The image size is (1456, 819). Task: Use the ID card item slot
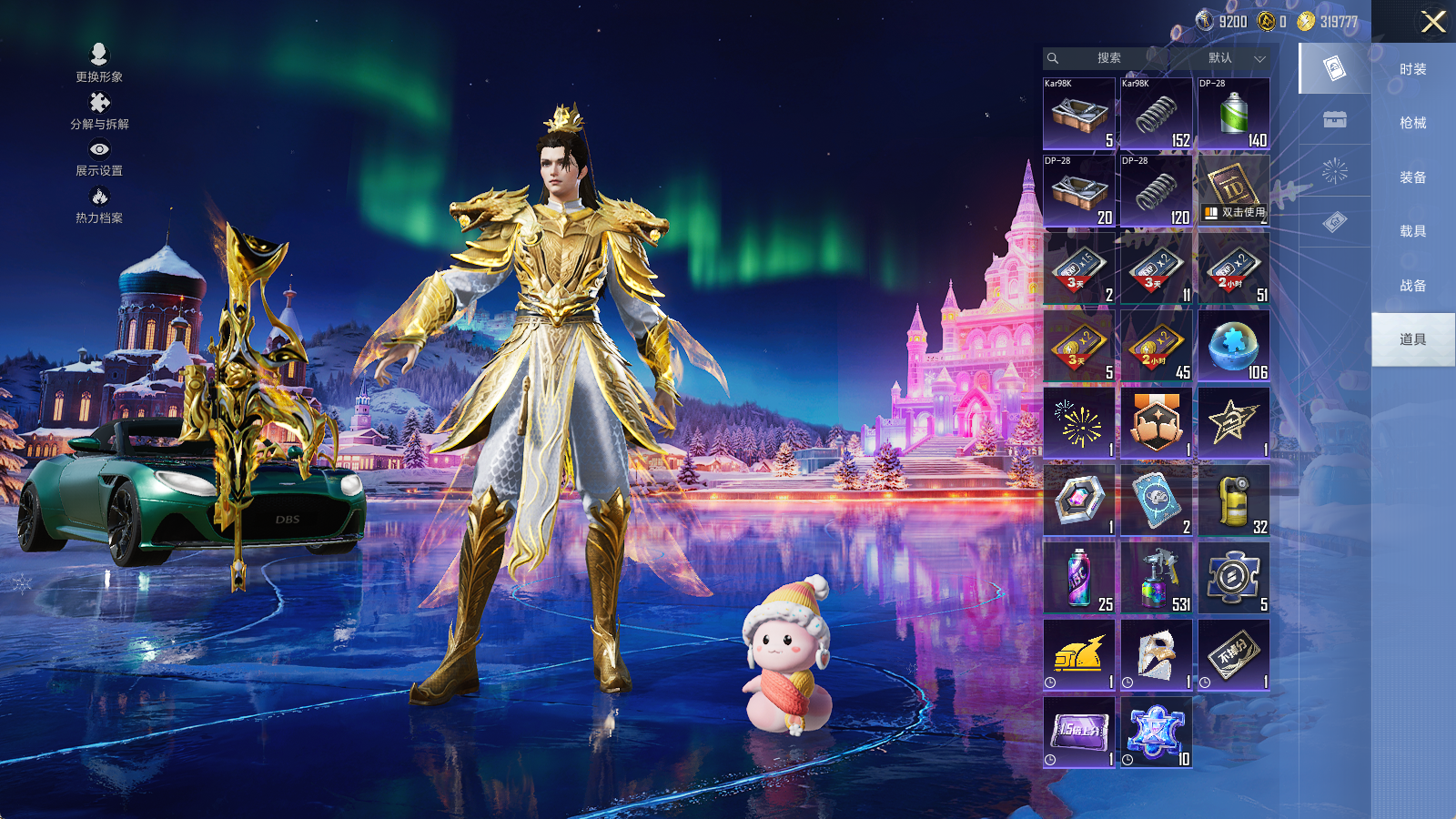pos(1233,190)
